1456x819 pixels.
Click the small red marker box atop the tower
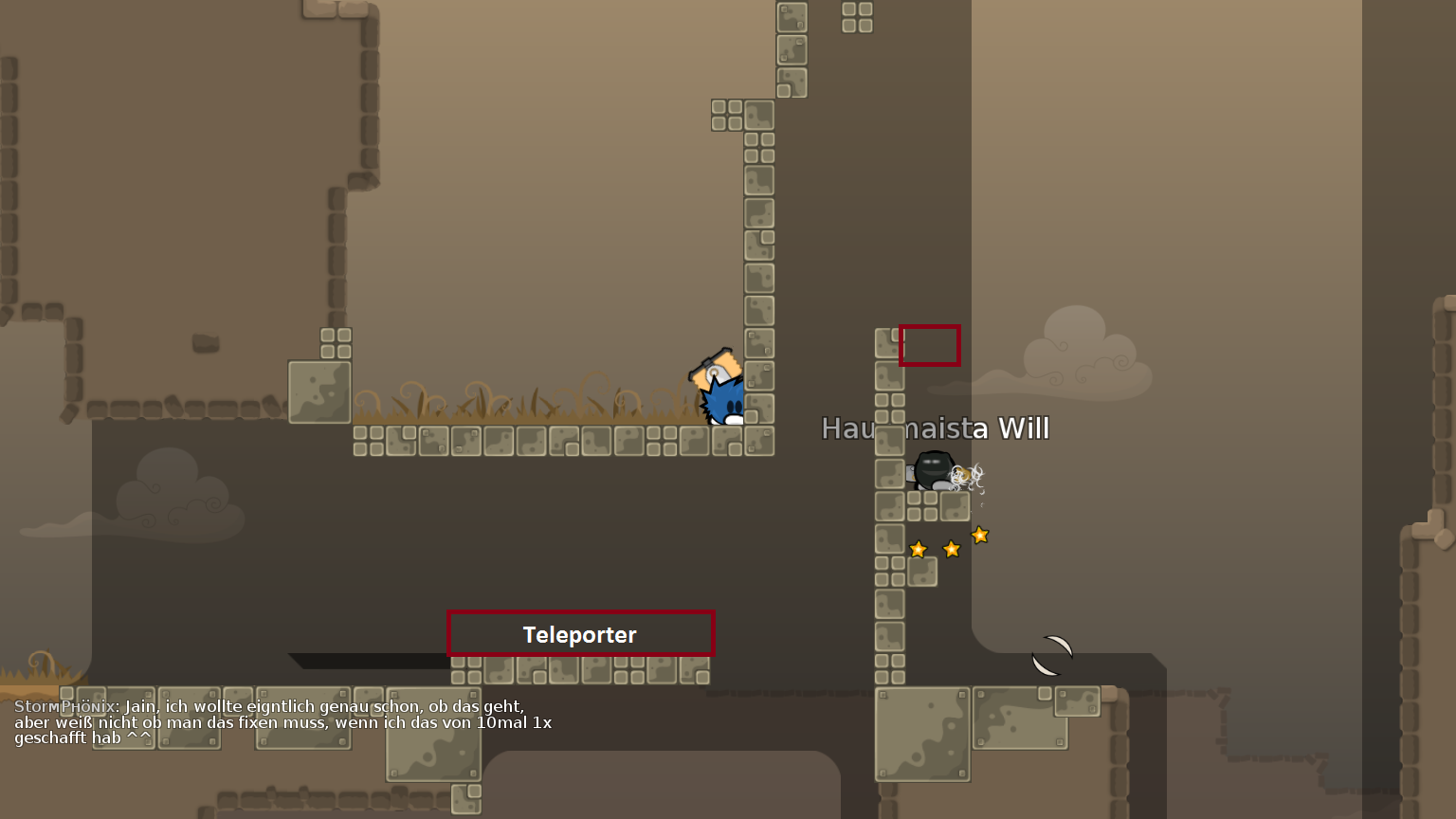[929, 345]
